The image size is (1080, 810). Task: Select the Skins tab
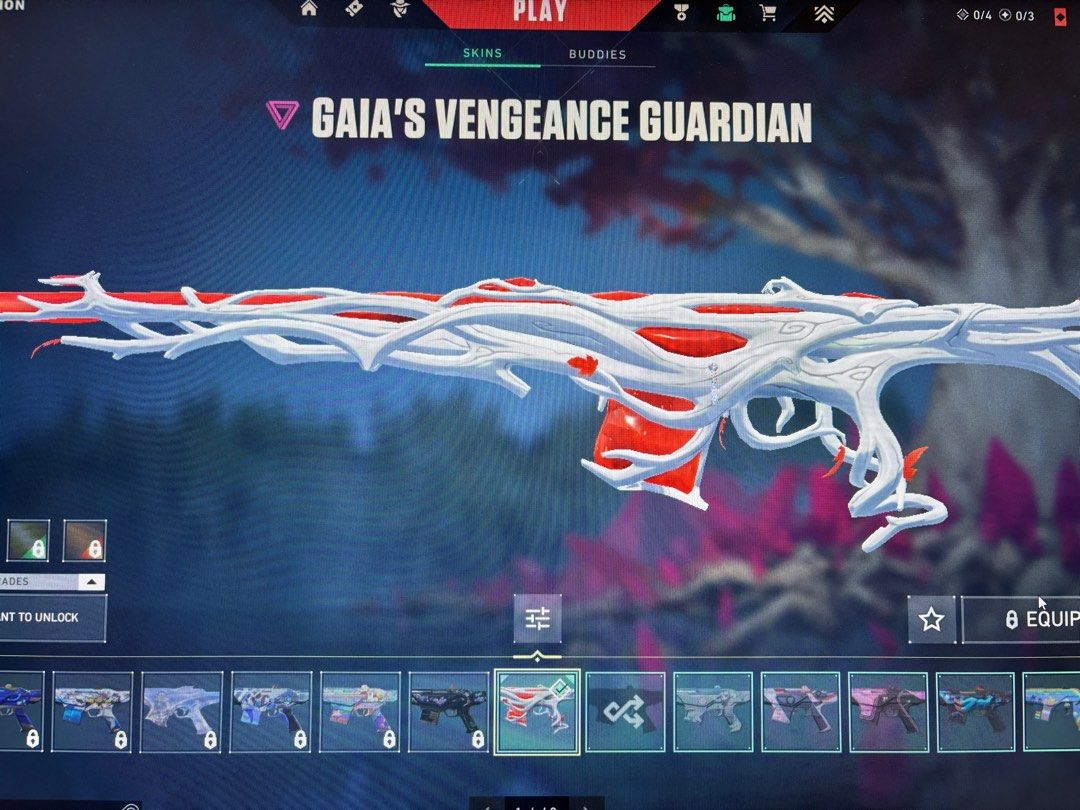pos(482,54)
